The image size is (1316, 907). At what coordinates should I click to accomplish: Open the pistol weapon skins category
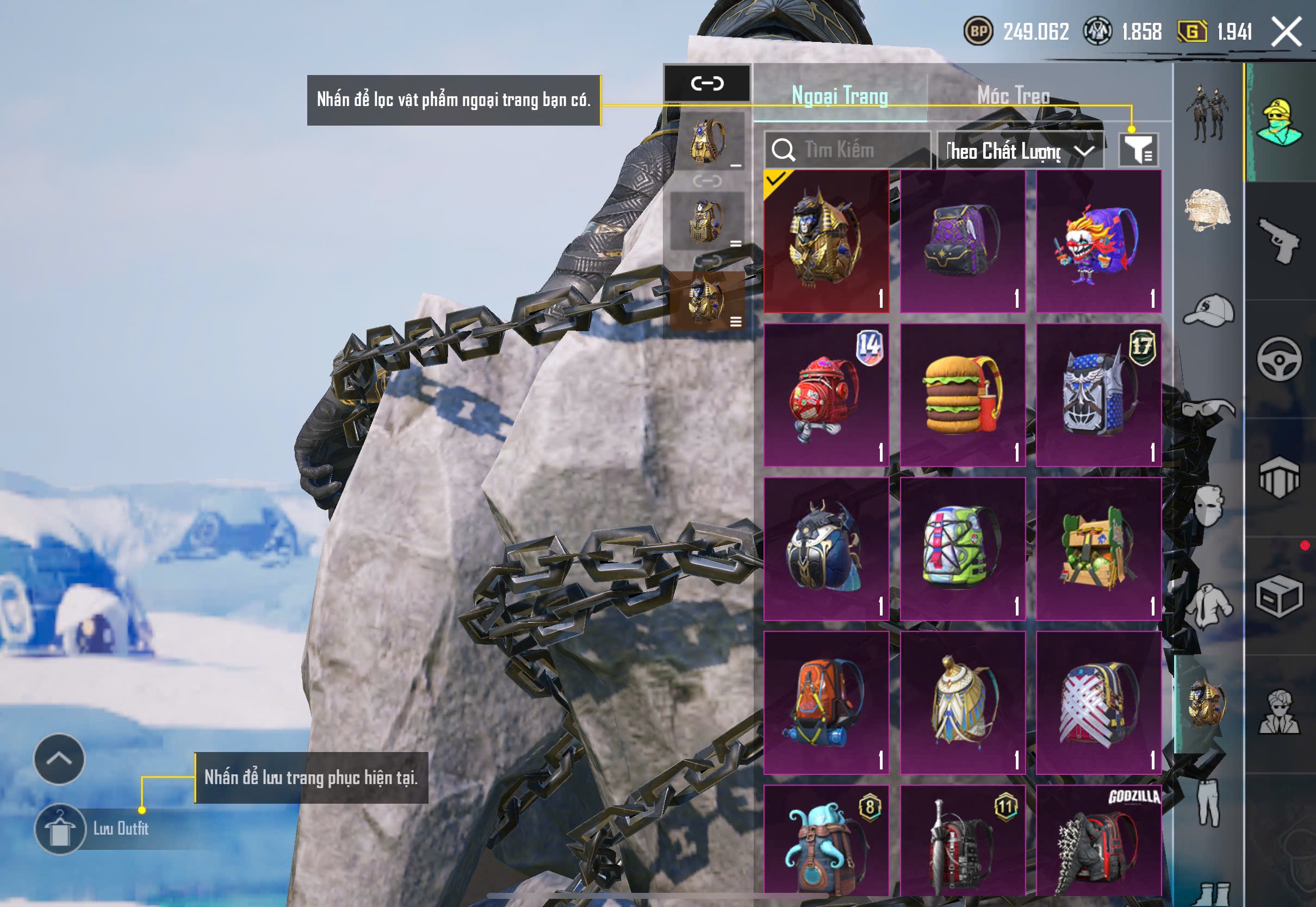1279,240
